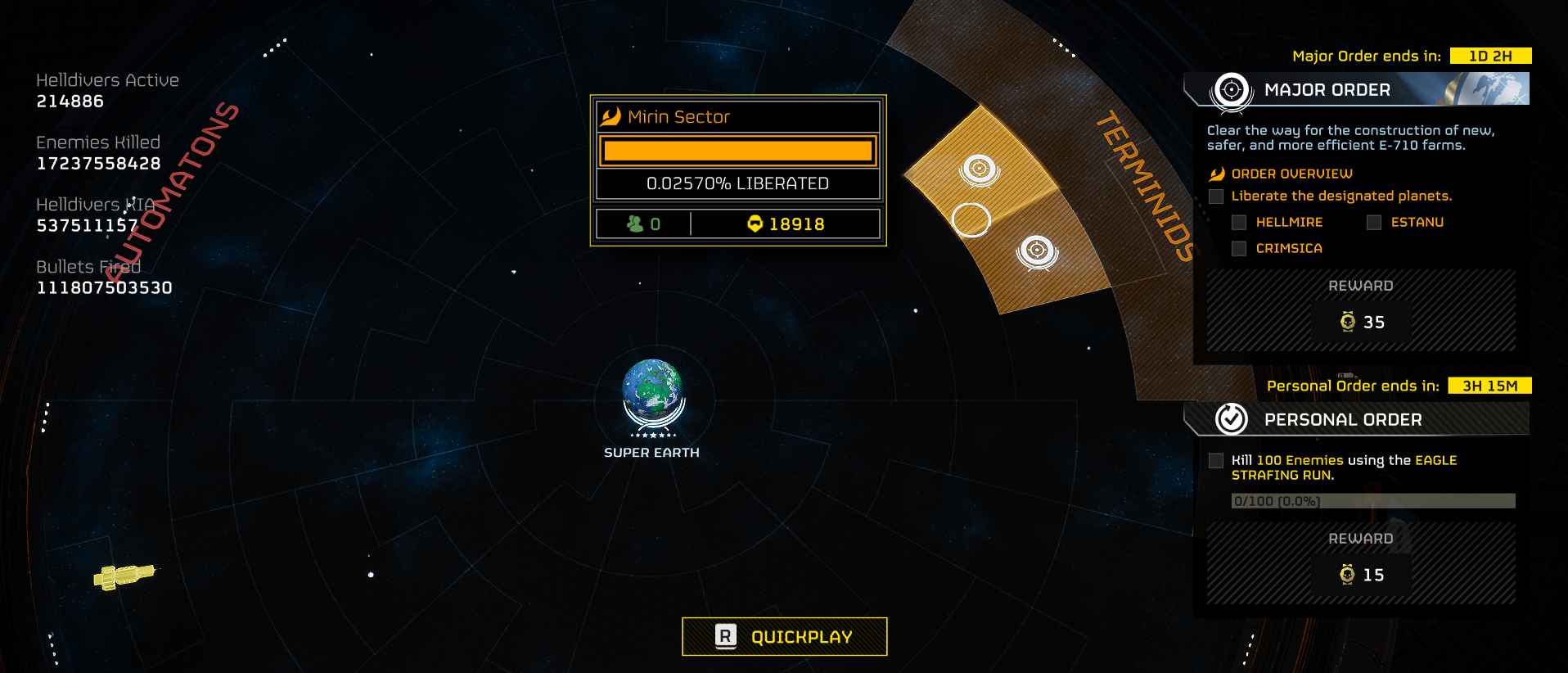Select Super Earth on the galactic map

(652, 392)
